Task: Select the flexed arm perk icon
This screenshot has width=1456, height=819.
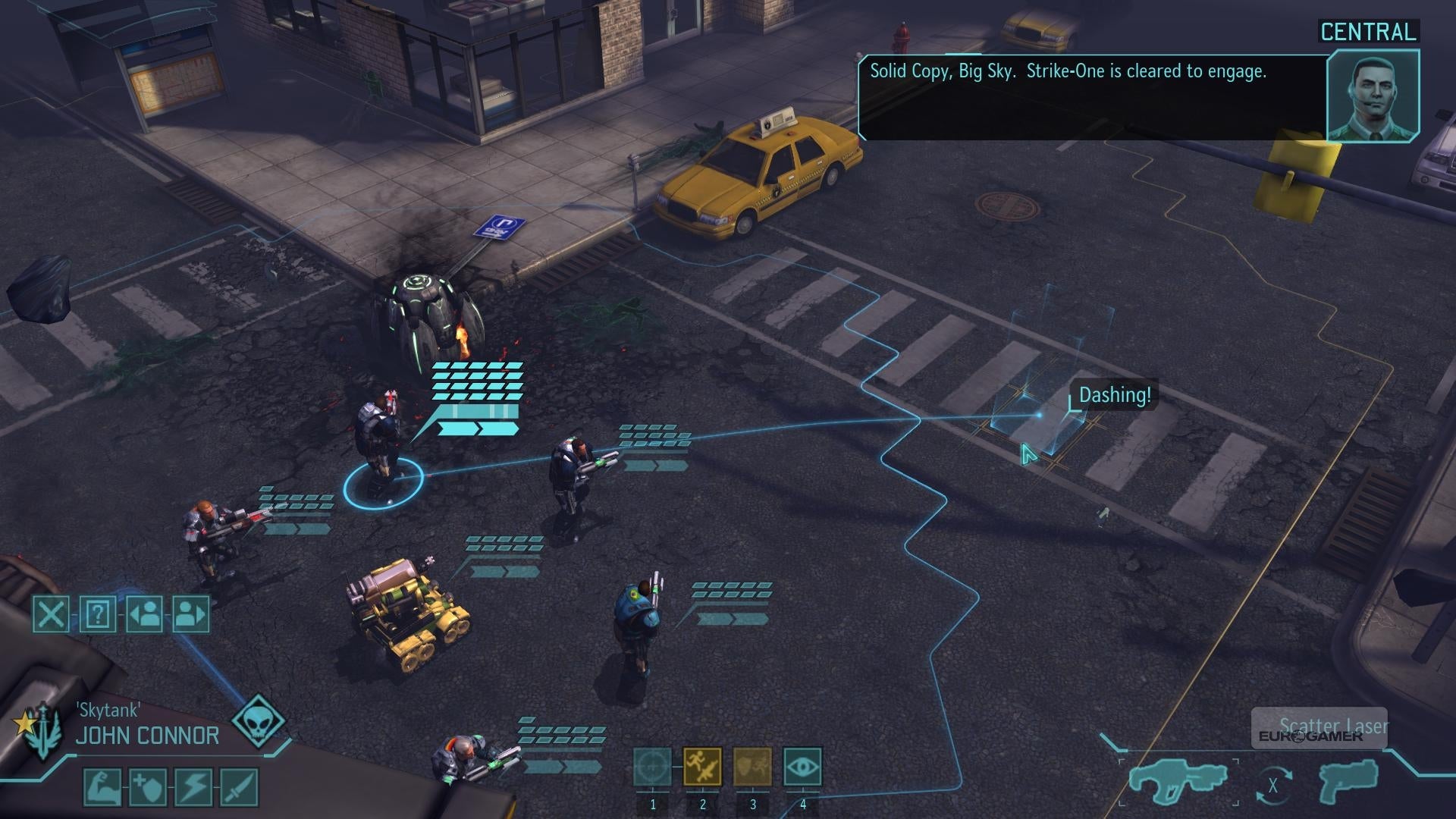Action: point(102,787)
